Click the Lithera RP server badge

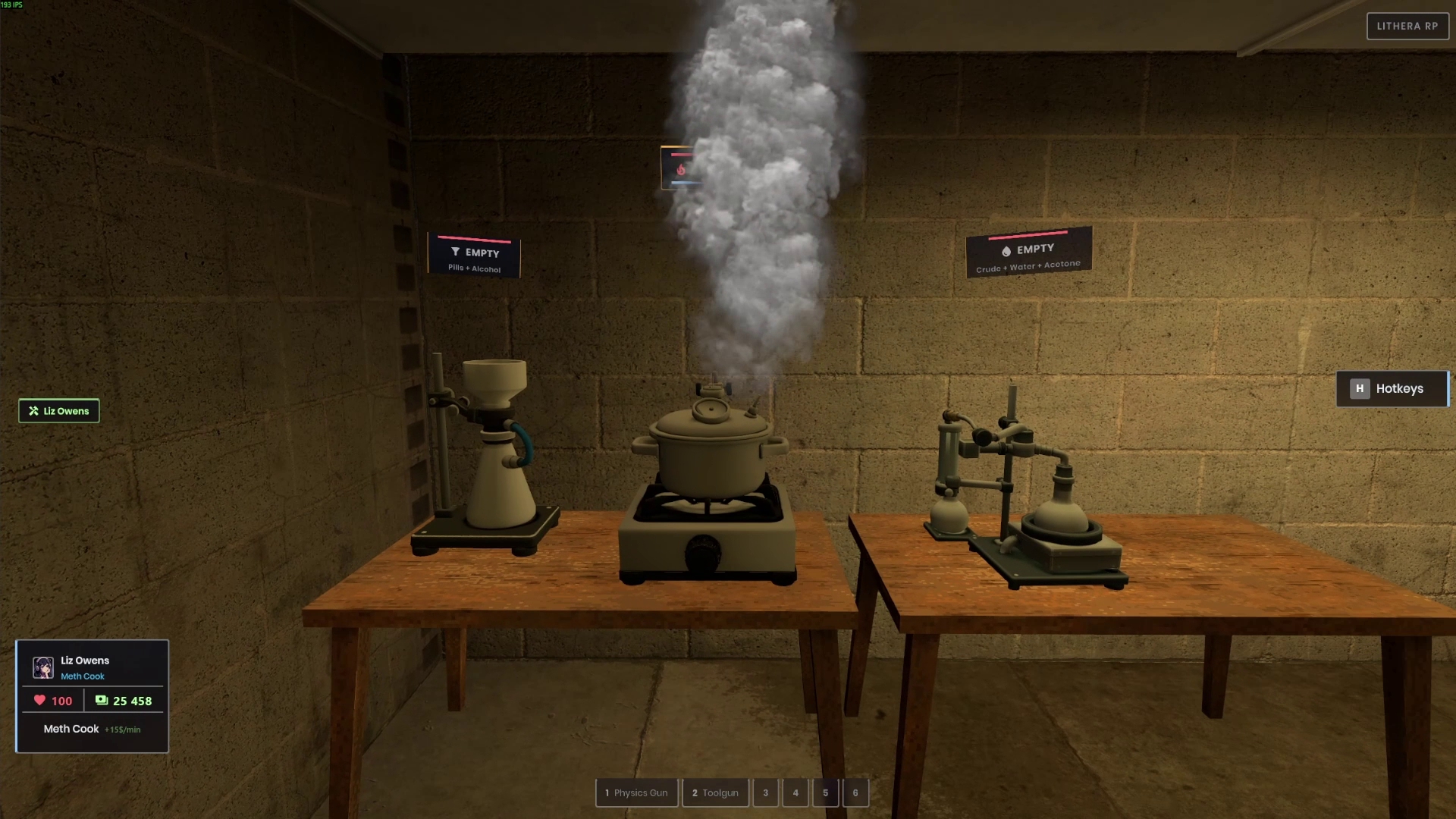tap(1407, 26)
